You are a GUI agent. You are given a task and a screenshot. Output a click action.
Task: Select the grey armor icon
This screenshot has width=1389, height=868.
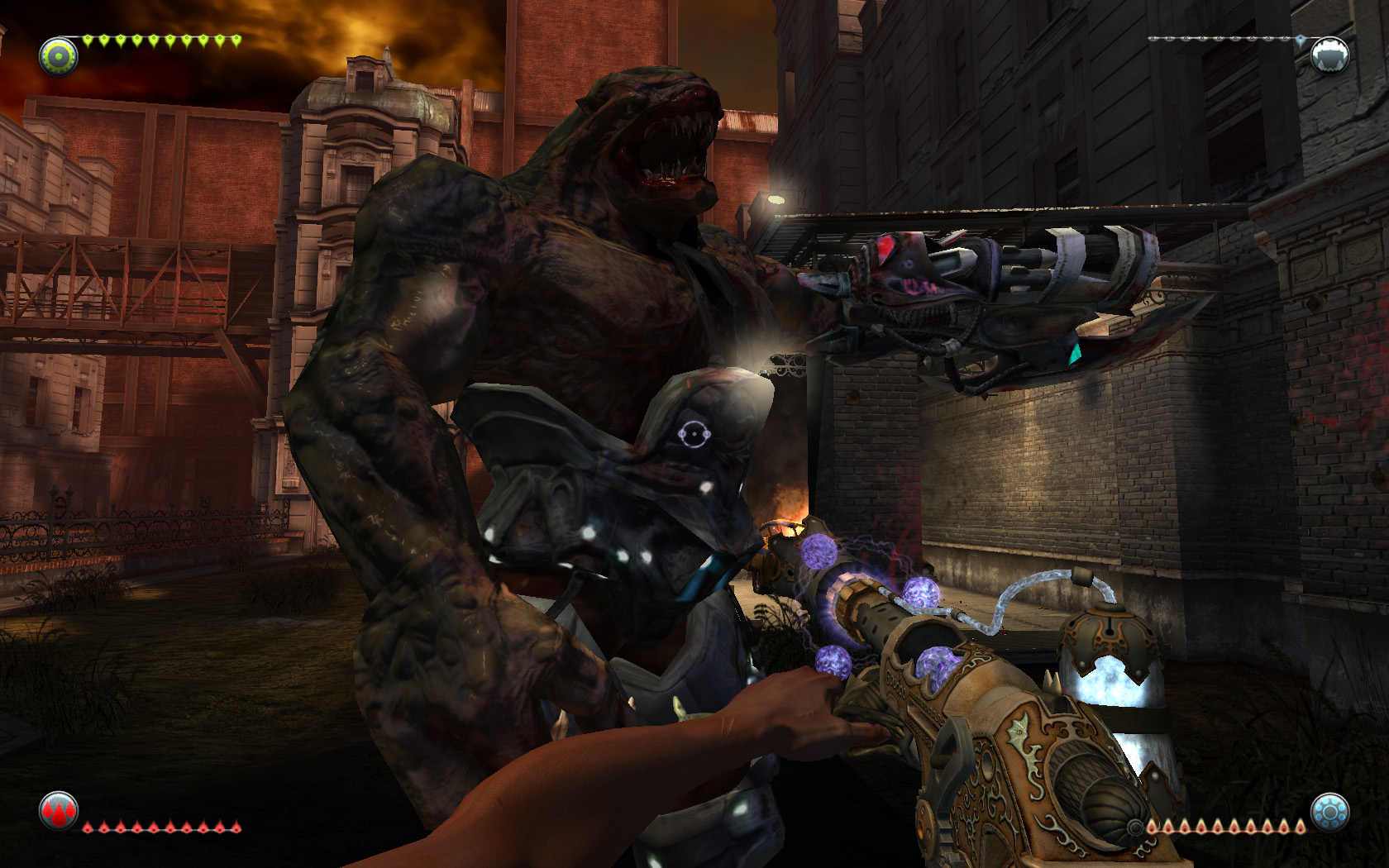tap(1330, 55)
